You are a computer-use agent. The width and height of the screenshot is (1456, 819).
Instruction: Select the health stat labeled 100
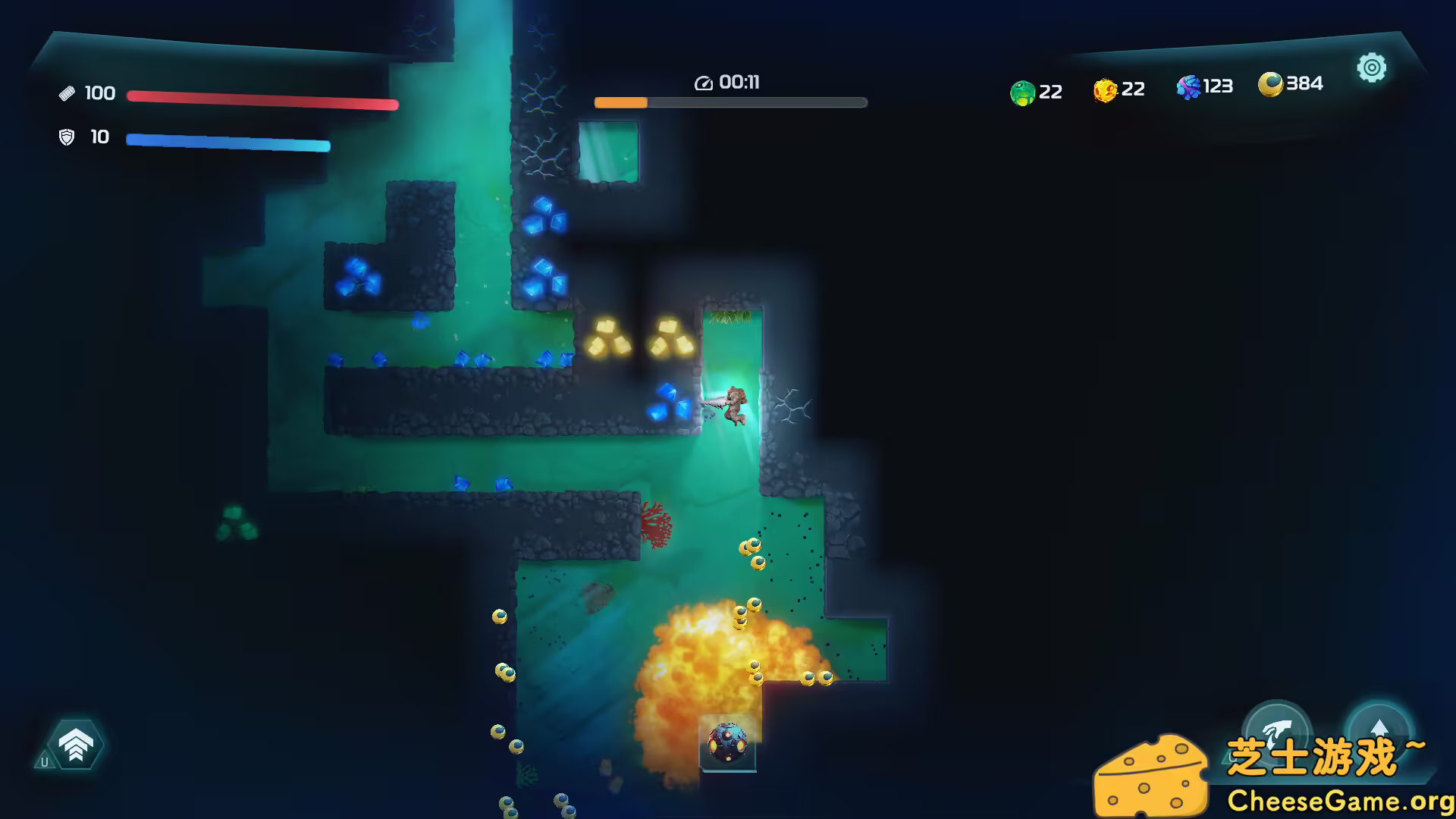99,93
